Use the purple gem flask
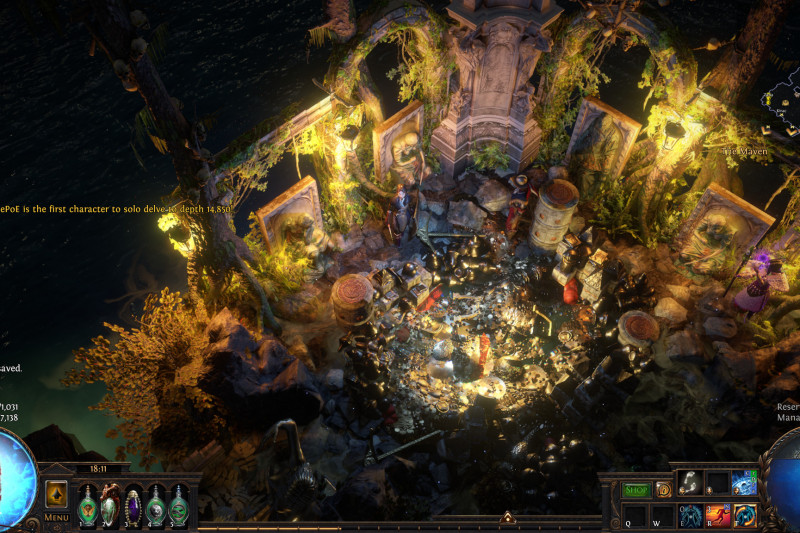Screen dimensions: 800x533 pyautogui.click(x=133, y=503)
